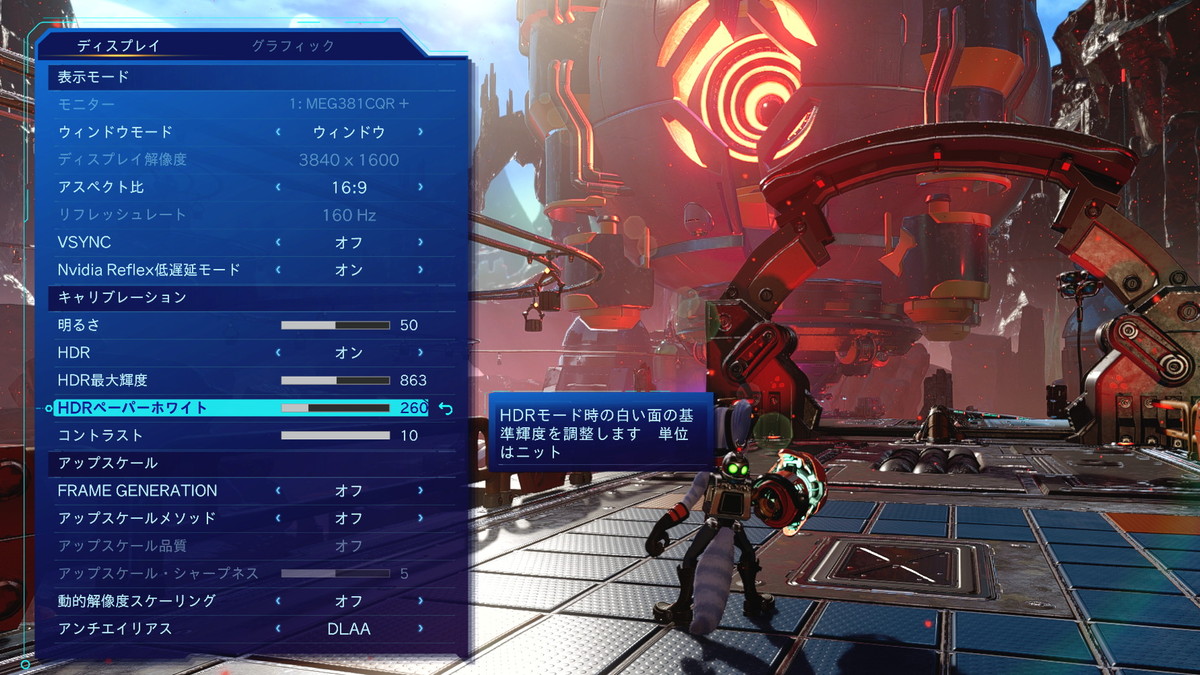
Task: Toggle VSYNC with its right arrow
Action: (x=420, y=242)
